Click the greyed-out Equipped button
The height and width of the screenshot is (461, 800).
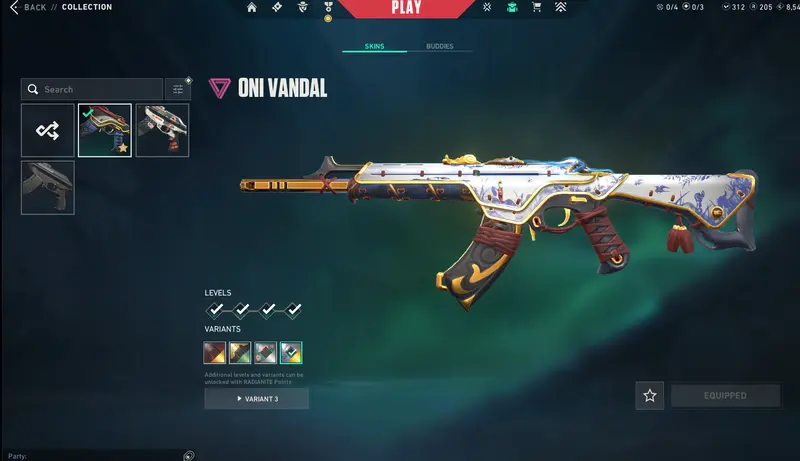tap(725, 396)
